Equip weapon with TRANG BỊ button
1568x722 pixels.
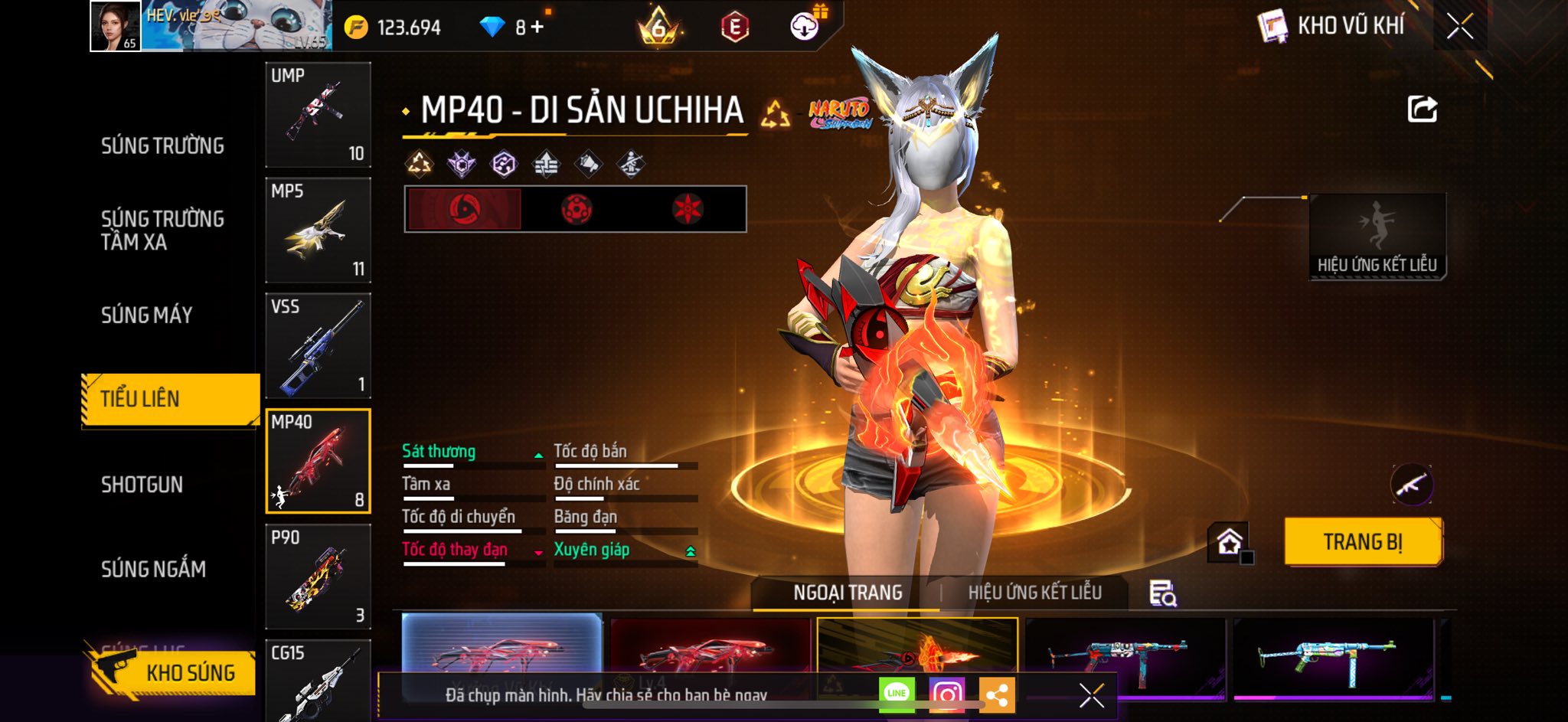tap(1363, 542)
